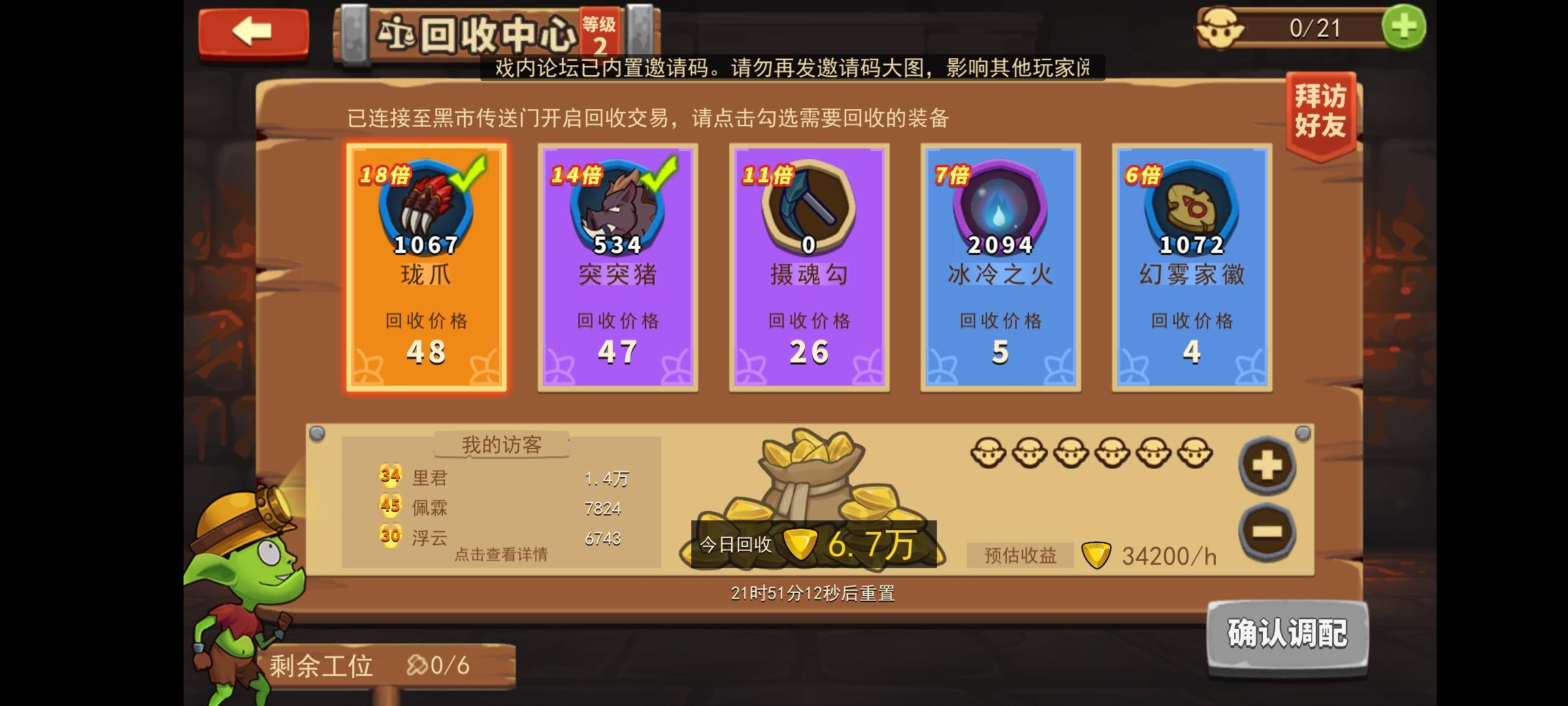Open the 我的访客 visitor panel
Screen dimensions: 1568x706
click(x=498, y=445)
